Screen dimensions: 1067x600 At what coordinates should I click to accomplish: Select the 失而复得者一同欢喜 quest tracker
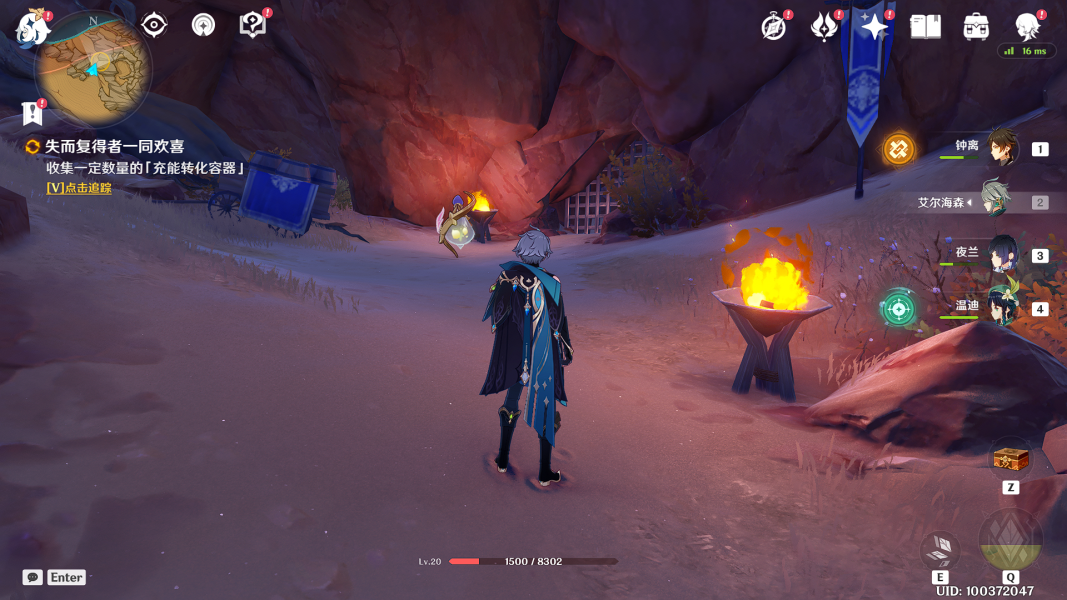click(x=113, y=147)
